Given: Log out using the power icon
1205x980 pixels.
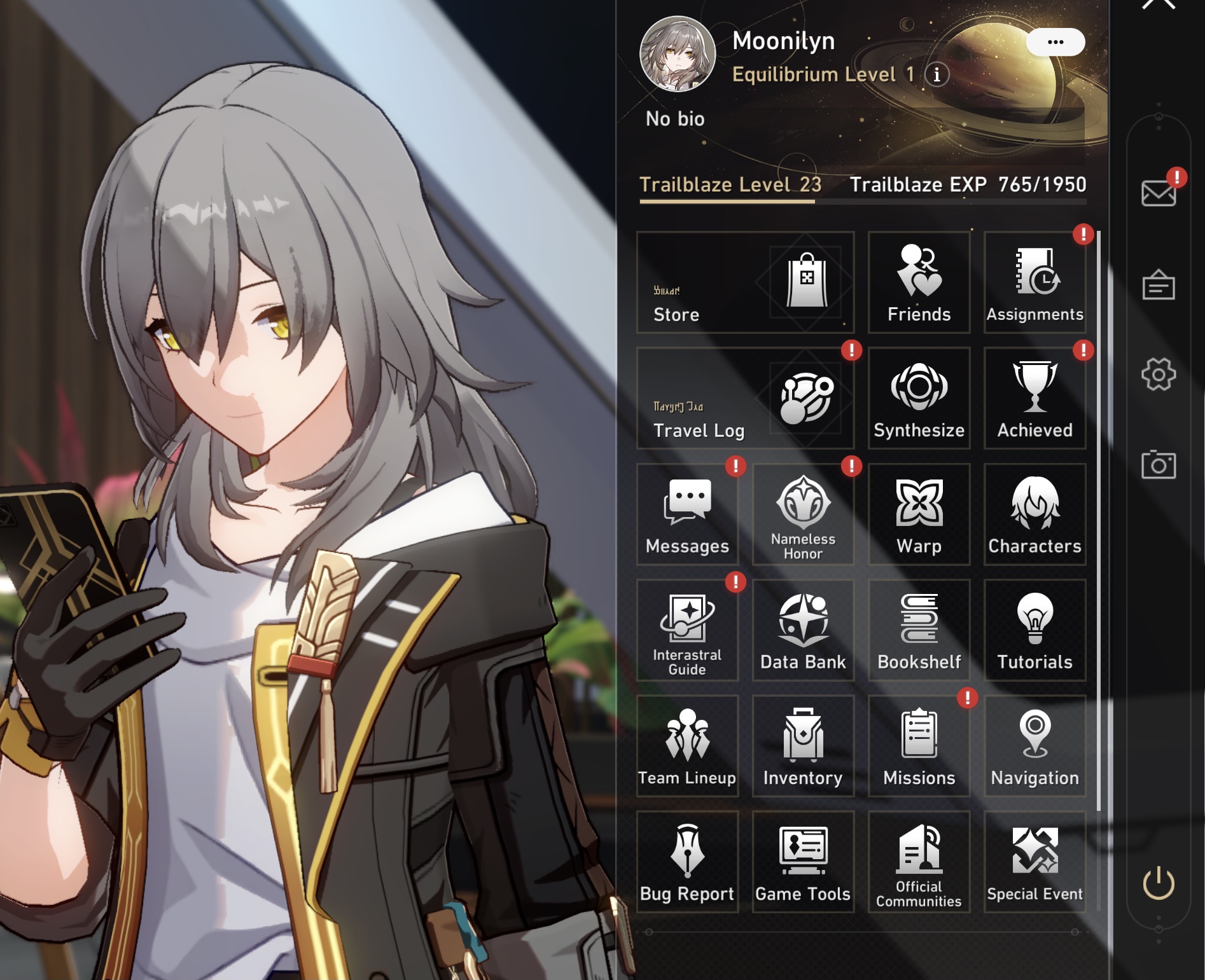Looking at the screenshot, I should coord(1159,883).
